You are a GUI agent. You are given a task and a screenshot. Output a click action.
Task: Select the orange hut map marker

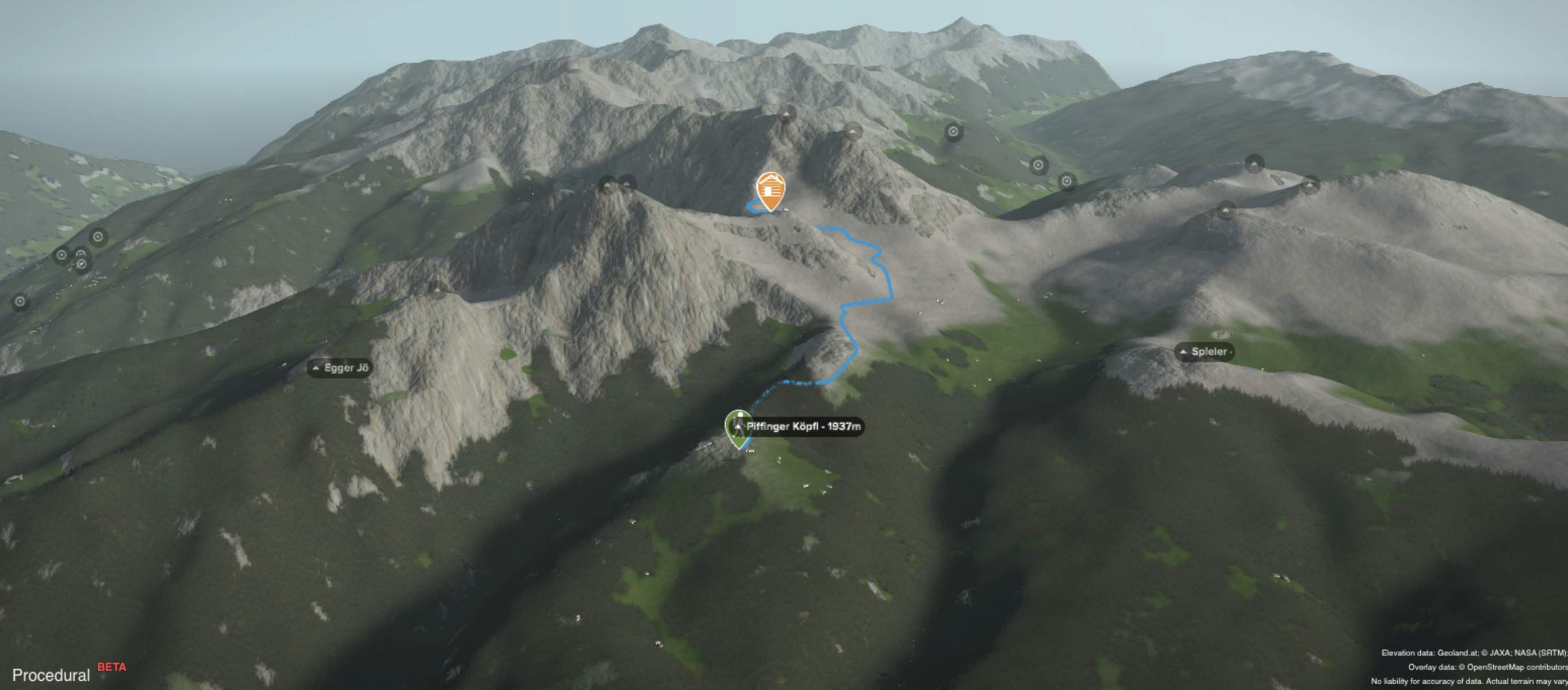(x=770, y=189)
